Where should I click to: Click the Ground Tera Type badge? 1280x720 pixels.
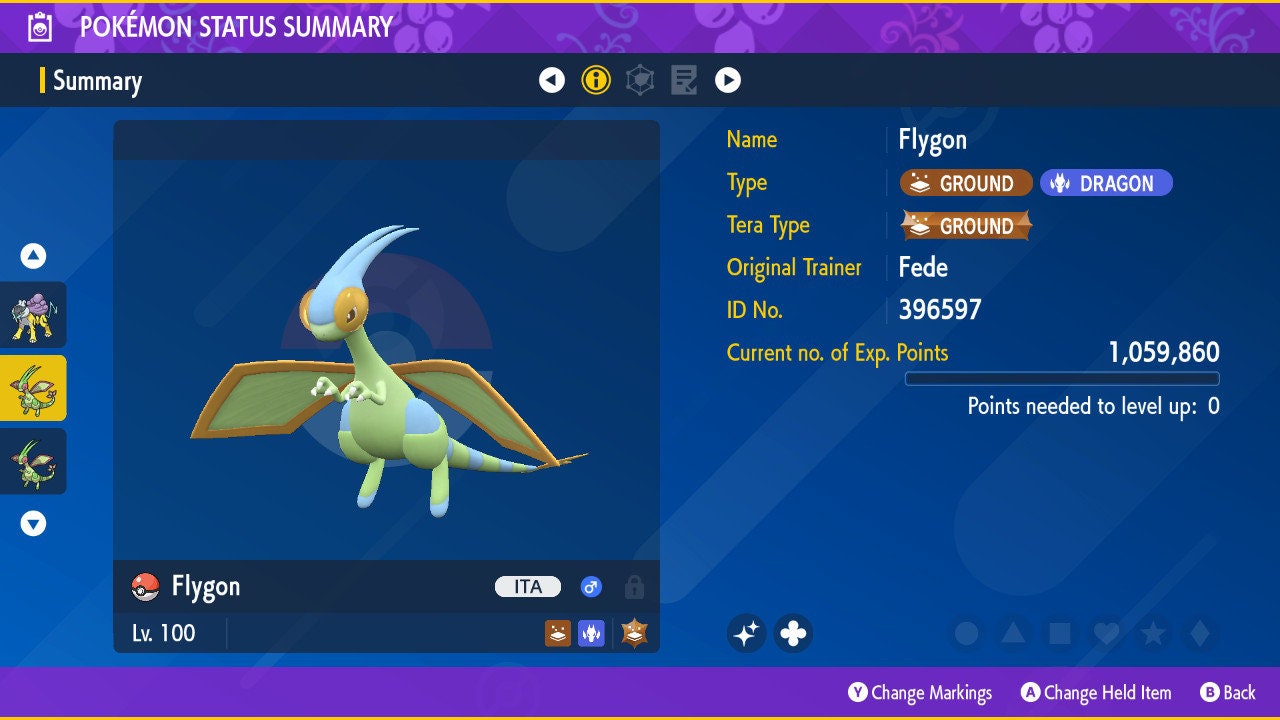pyautogui.click(x=966, y=226)
